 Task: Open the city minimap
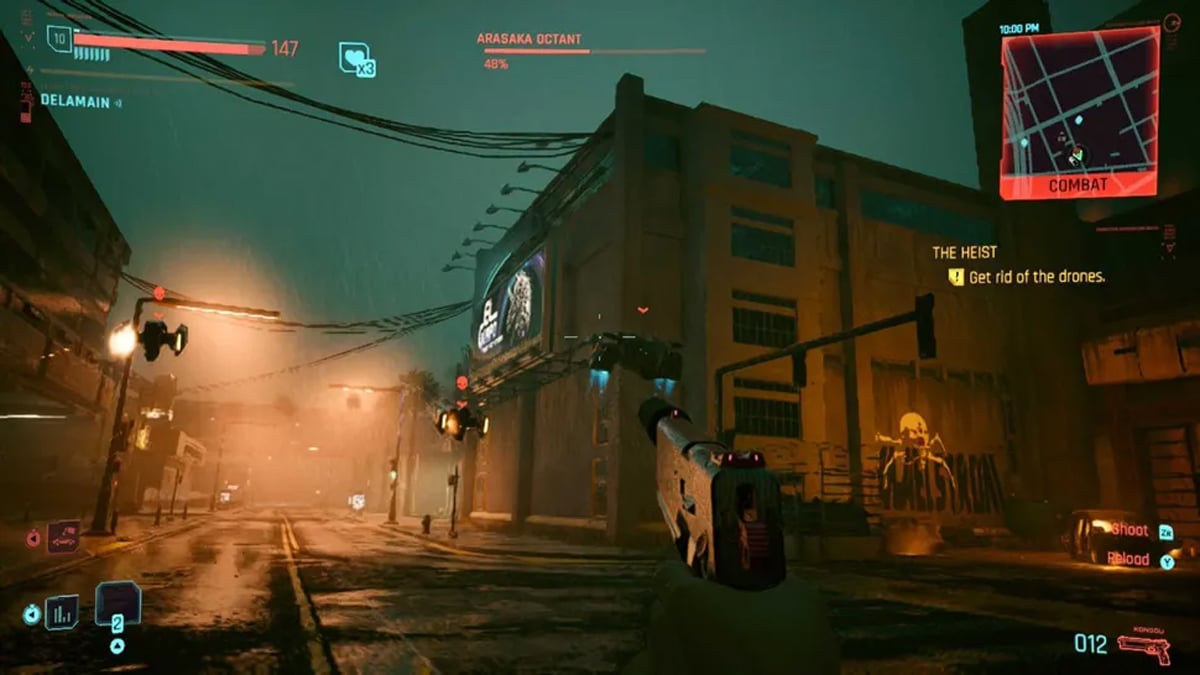coord(1079,105)
